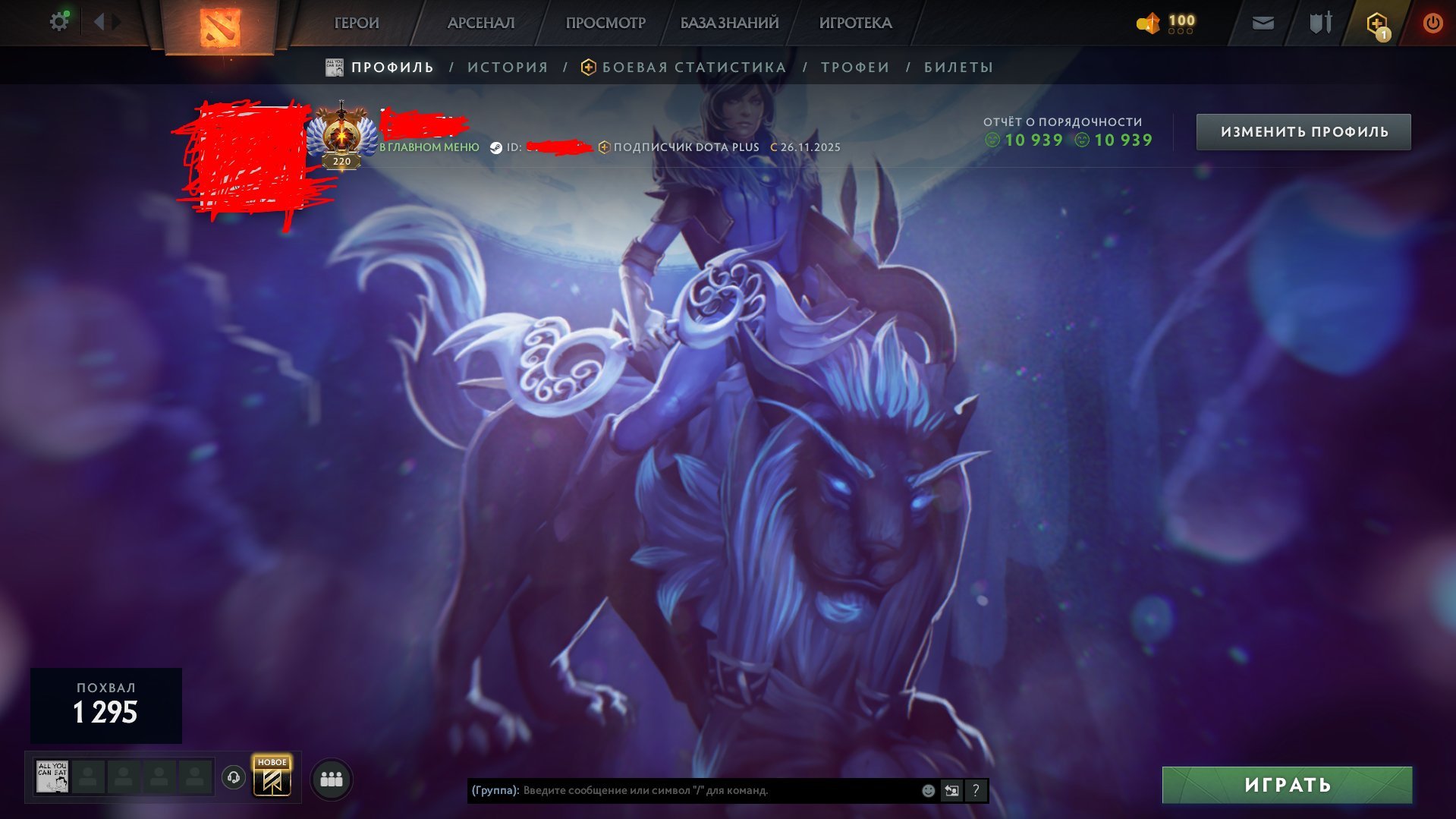This screenshot has height=819, width=1456.
Task: Open the settings gear icon
Action: point(58,20)
